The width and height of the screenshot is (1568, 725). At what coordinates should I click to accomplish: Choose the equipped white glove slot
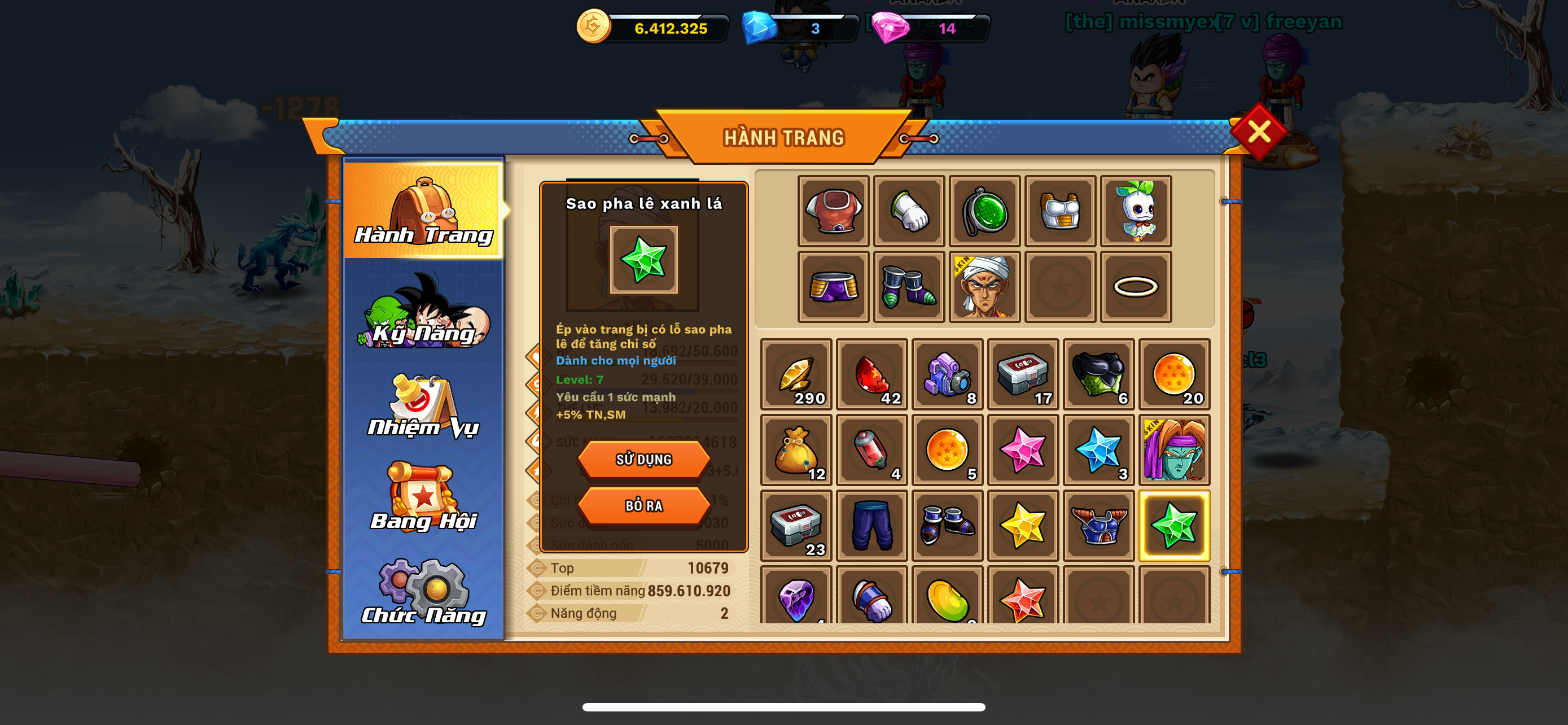tap(909, 211)
